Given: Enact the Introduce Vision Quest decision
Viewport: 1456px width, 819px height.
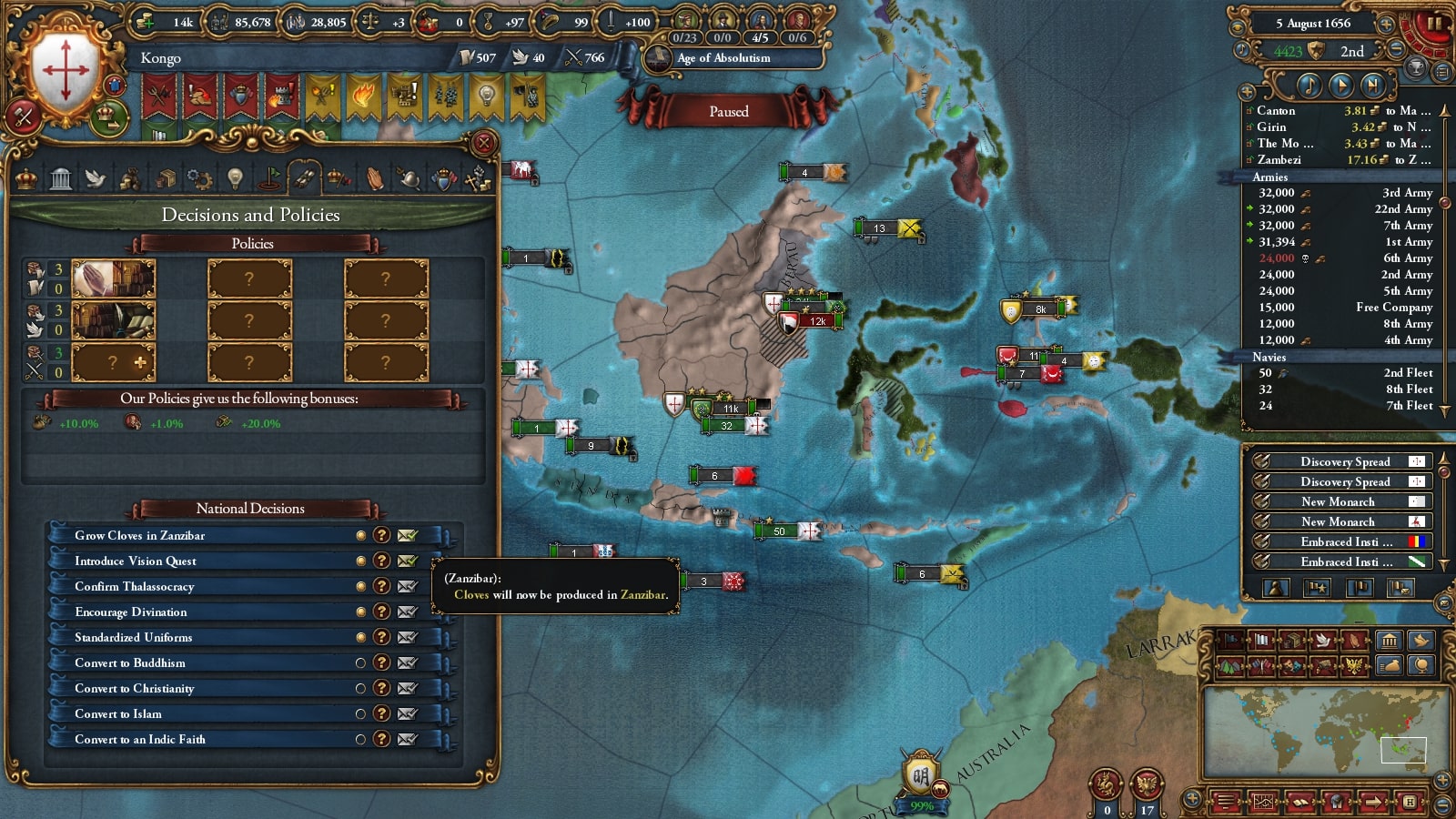Looking at the screenshot, I should pyautogui.click(x=407, y=561).
